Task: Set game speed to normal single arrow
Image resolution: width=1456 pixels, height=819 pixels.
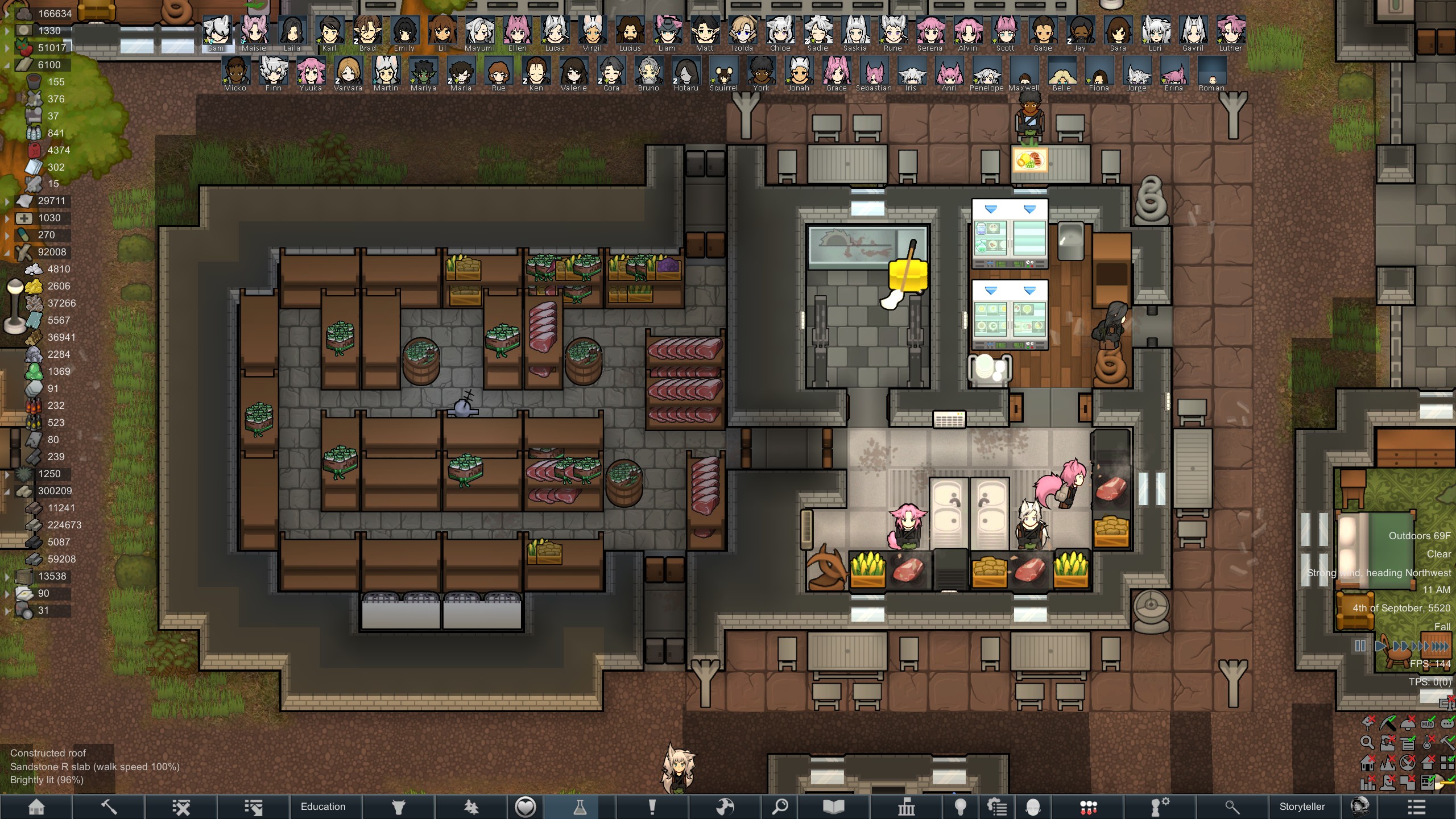Action: tap(1380, 646)
